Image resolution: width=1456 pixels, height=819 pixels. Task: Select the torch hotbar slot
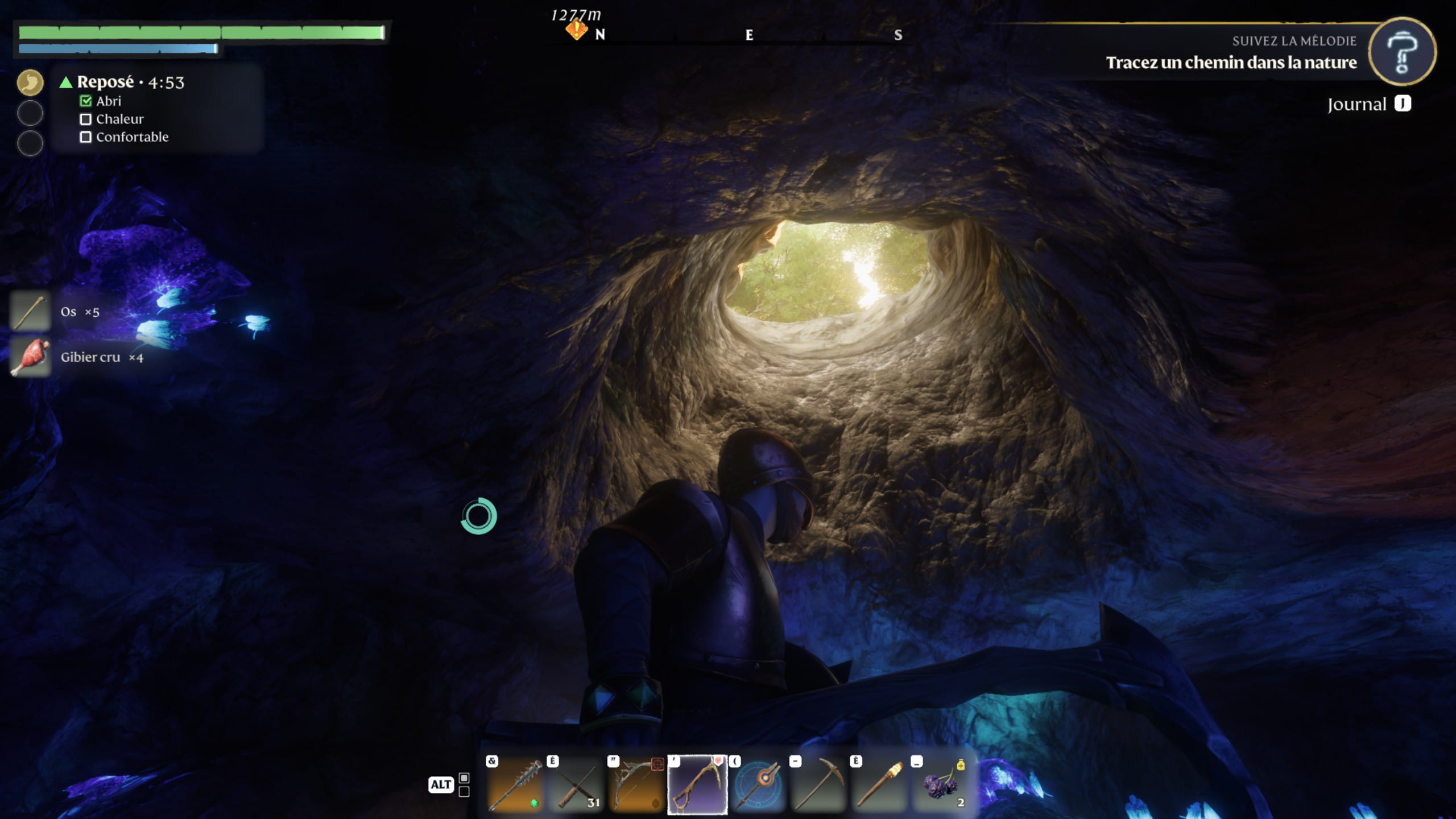(x=880, y=785)
